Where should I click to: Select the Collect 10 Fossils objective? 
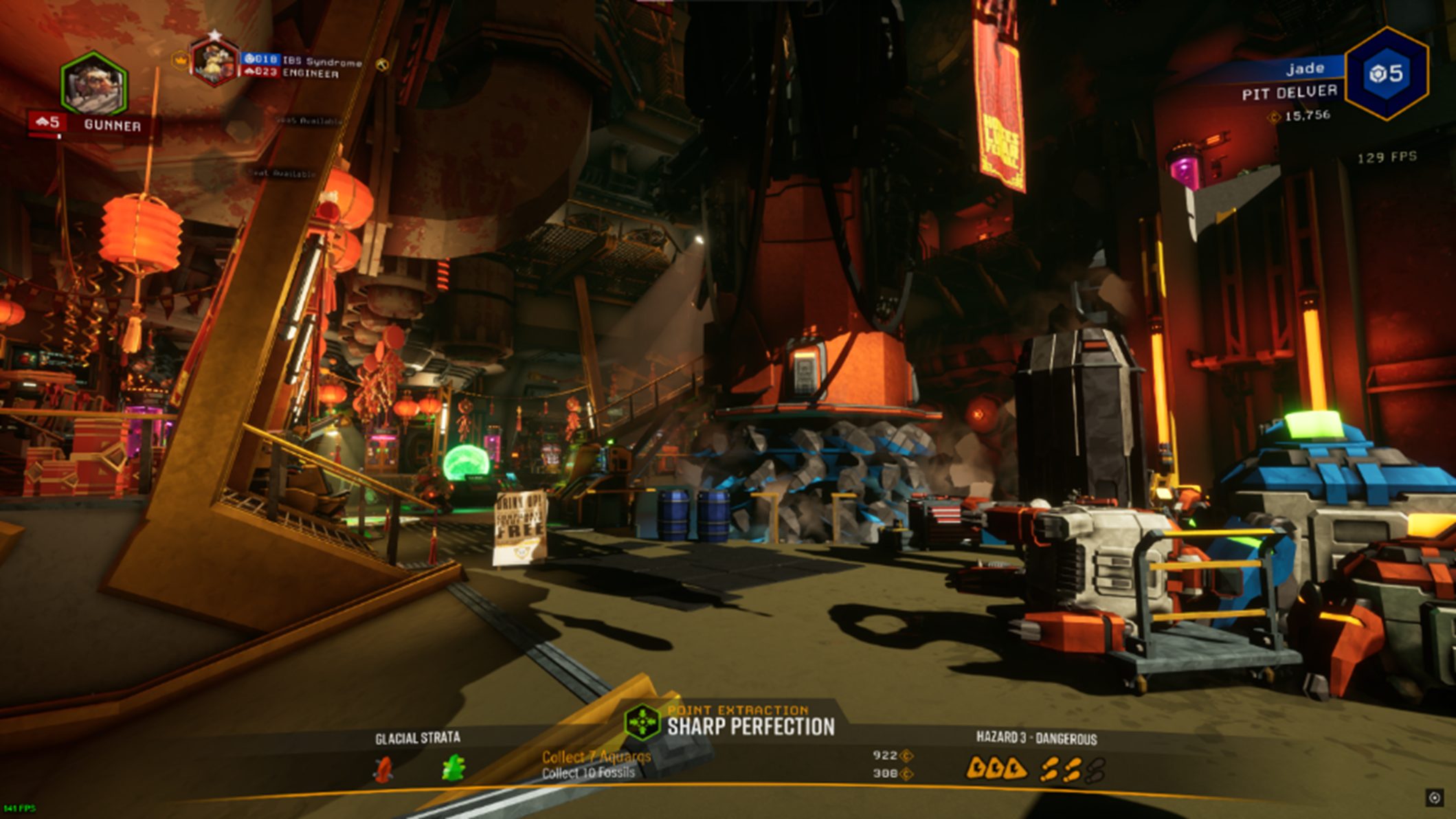click(x=588, y=774)
